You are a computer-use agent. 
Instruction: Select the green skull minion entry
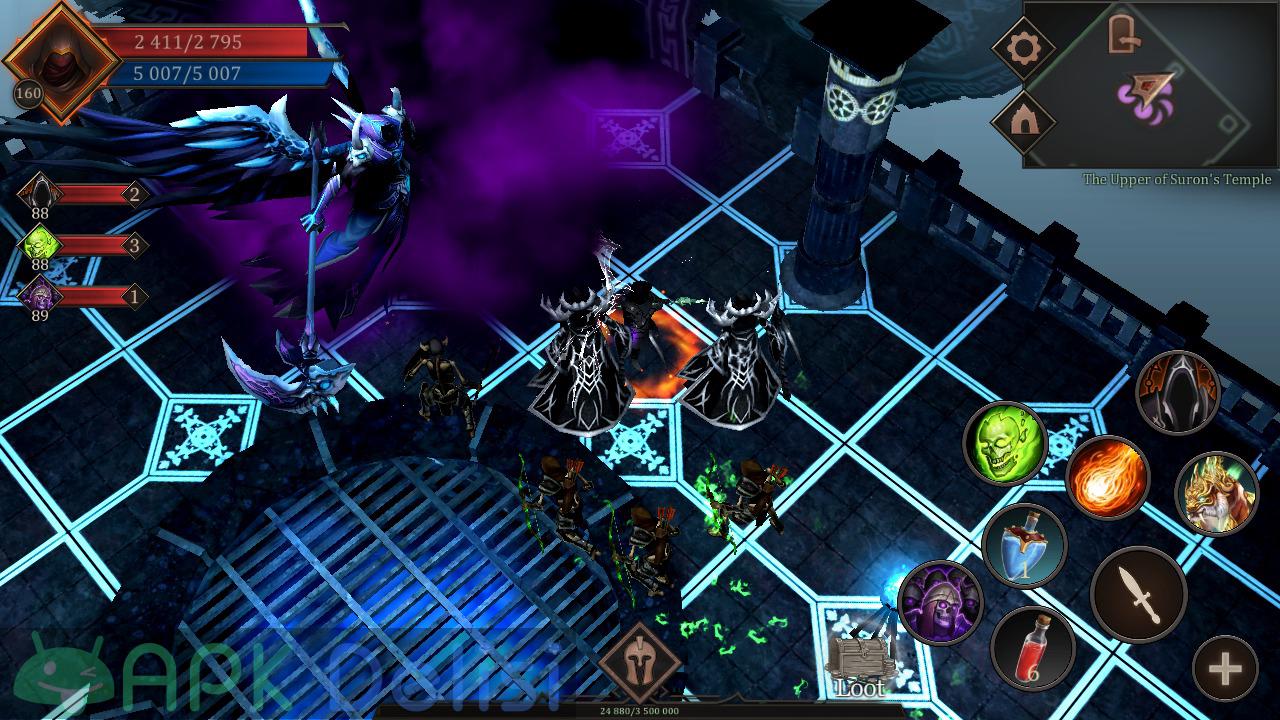pos(42,244)
